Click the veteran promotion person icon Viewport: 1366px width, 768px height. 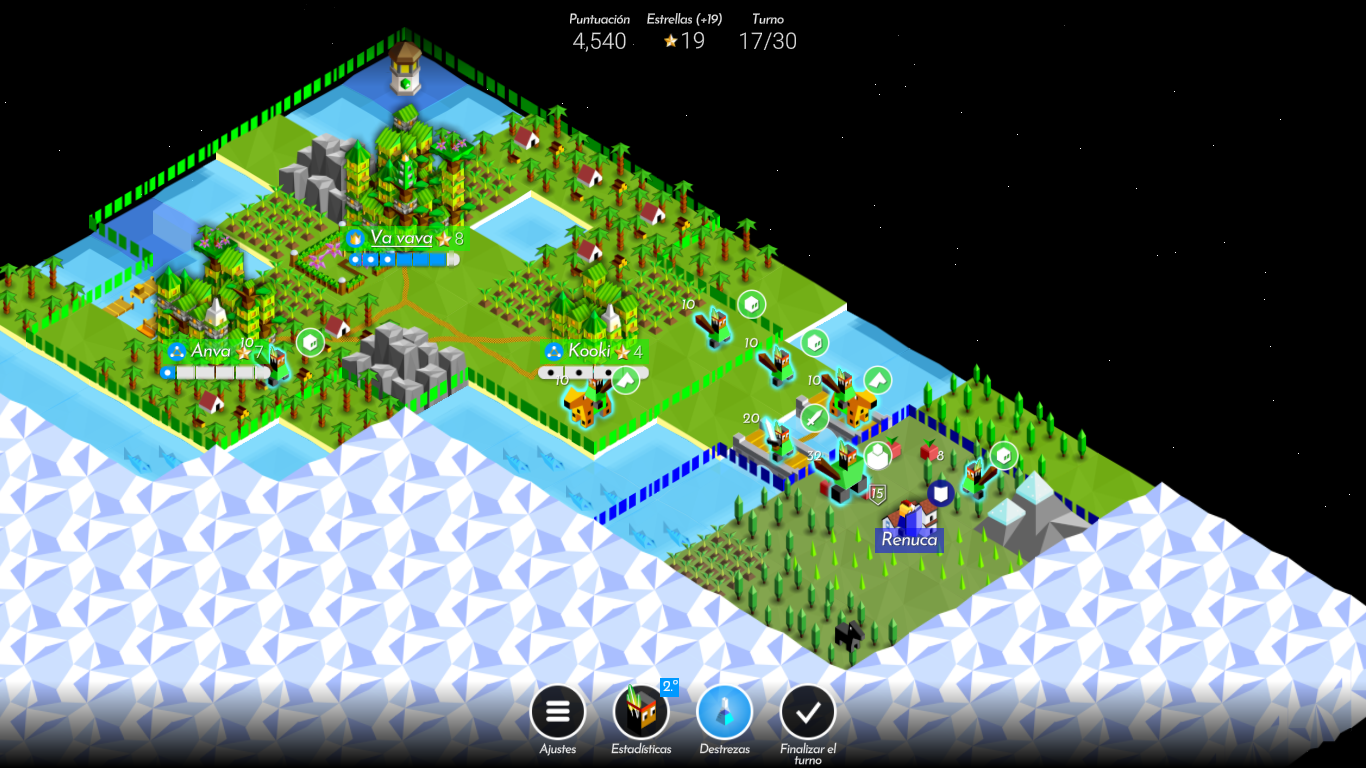click(877, 456)
